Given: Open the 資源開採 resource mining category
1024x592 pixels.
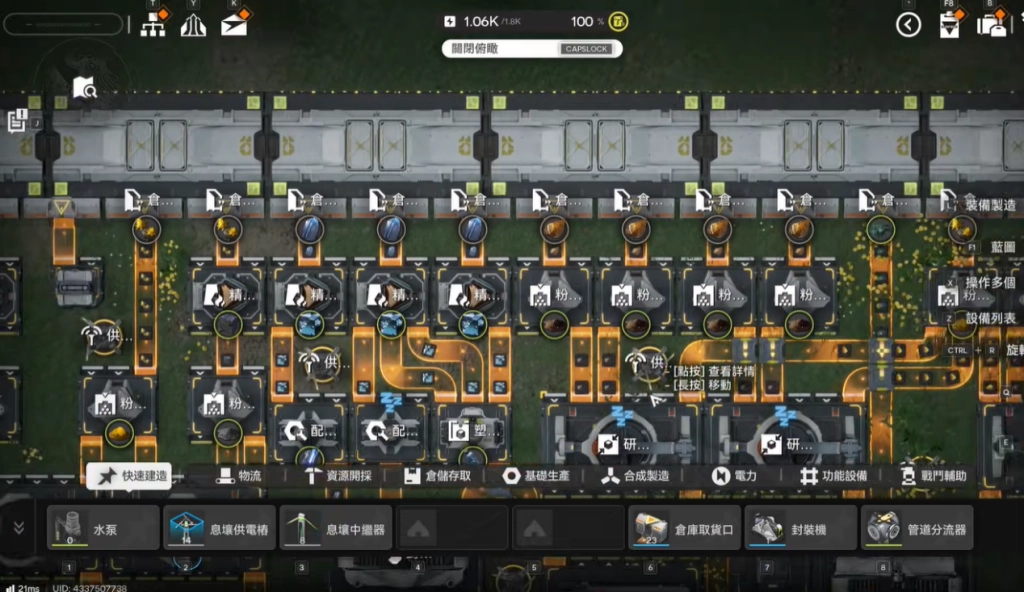Looking at the screenshot, I should click(338, 476).
